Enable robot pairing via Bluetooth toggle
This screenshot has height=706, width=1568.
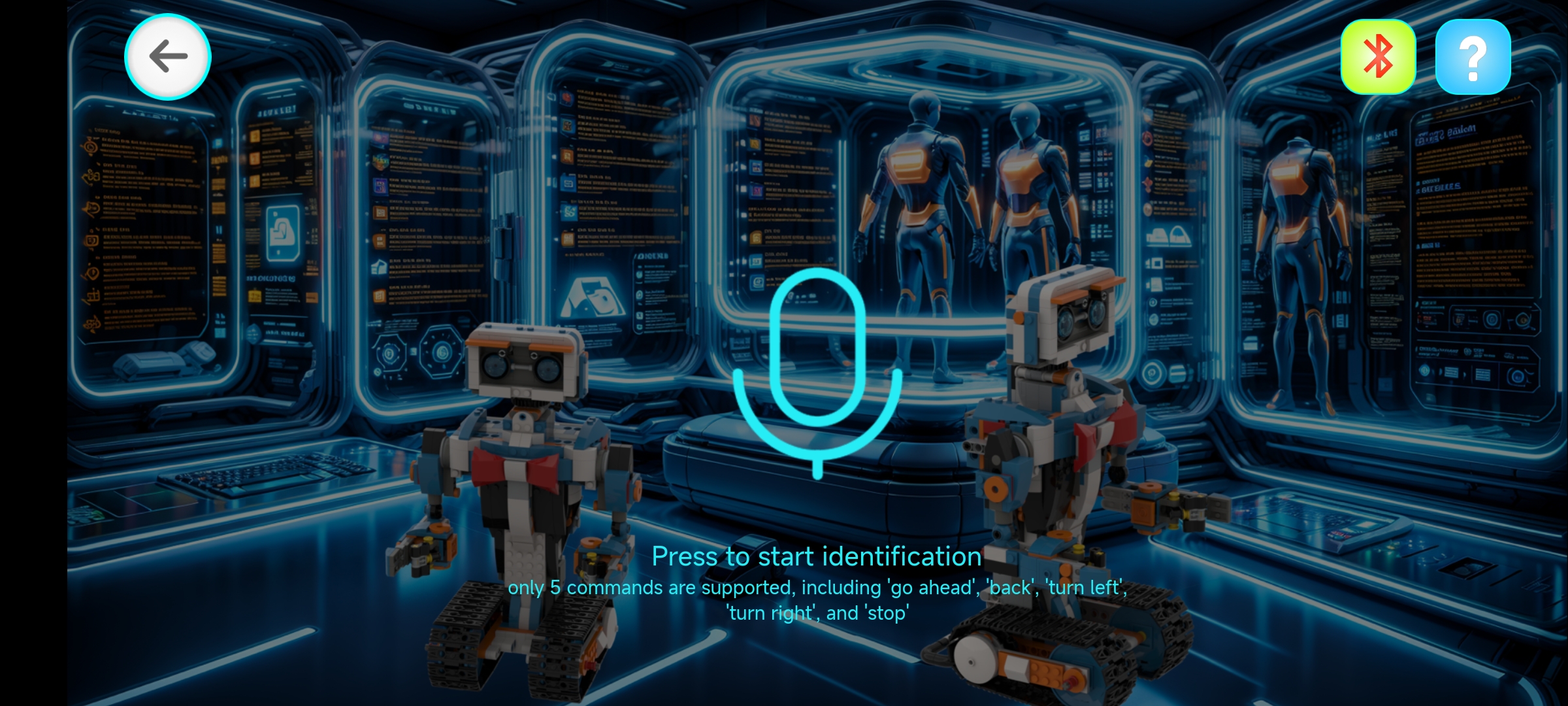coord(1377,57)
